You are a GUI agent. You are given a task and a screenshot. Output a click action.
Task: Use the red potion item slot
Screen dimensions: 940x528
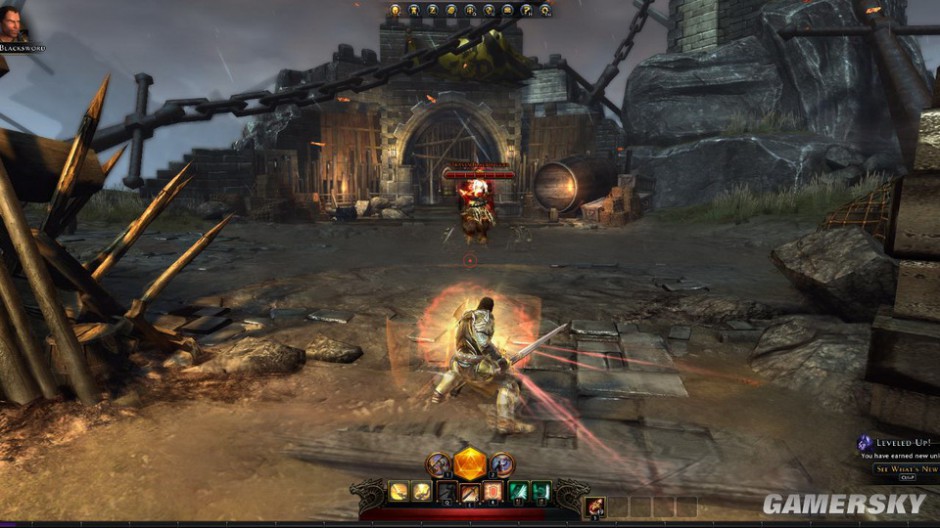(x=594, y=507)
